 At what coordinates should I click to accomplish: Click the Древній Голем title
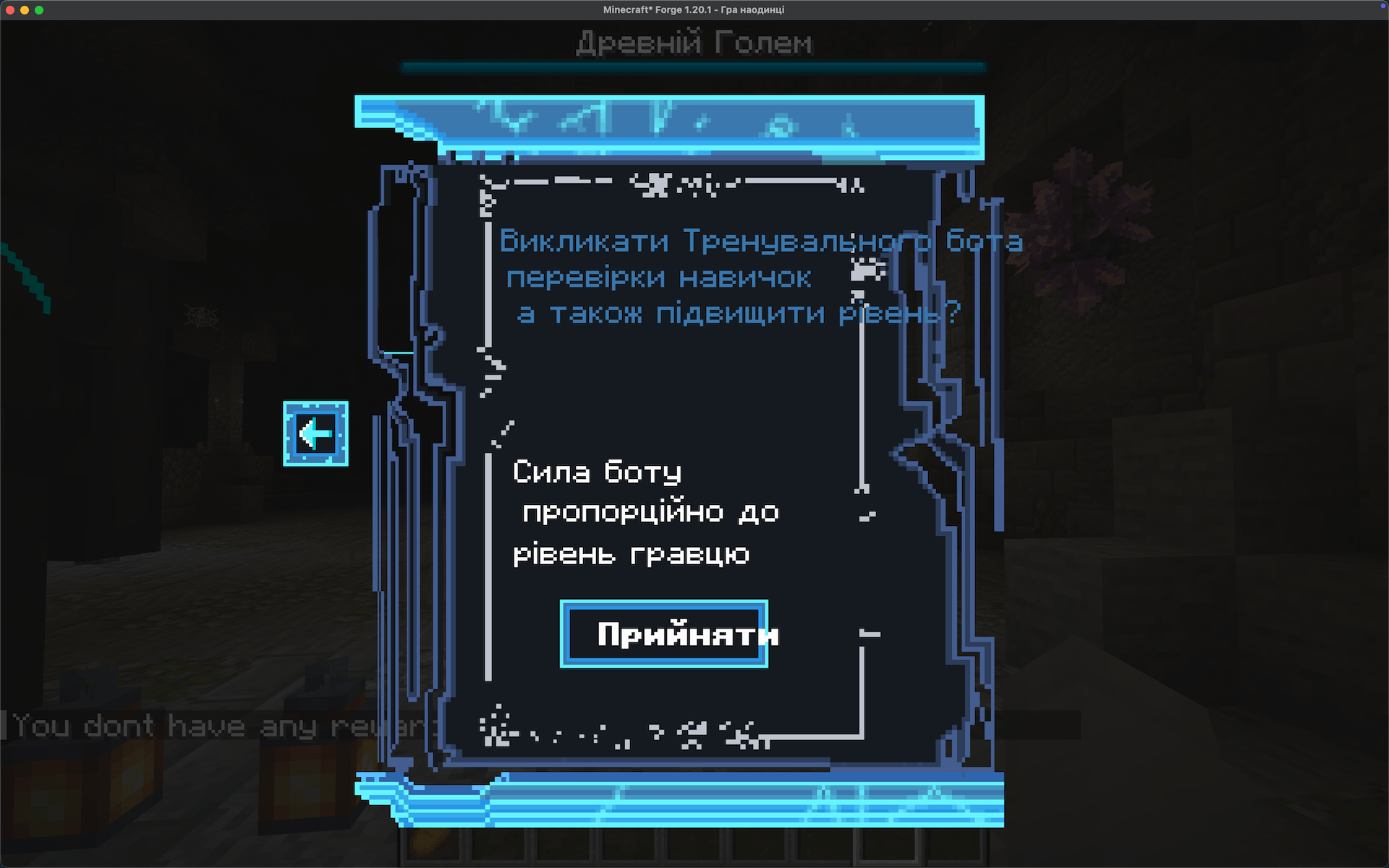pyautogui.click(x=693, y=42)
